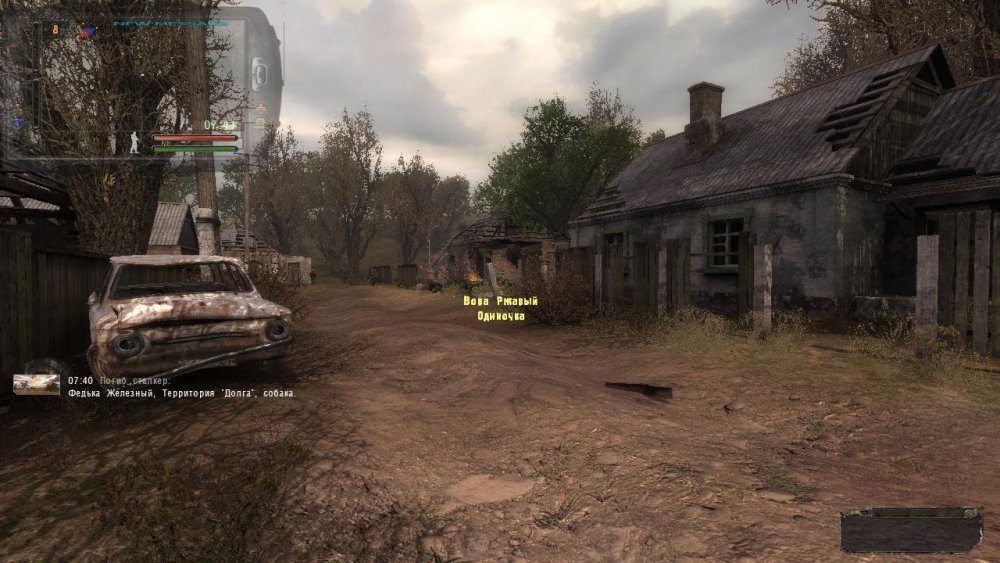Click the red cross status icon
The image size is (1000, 563).
(x=260, y=108)
